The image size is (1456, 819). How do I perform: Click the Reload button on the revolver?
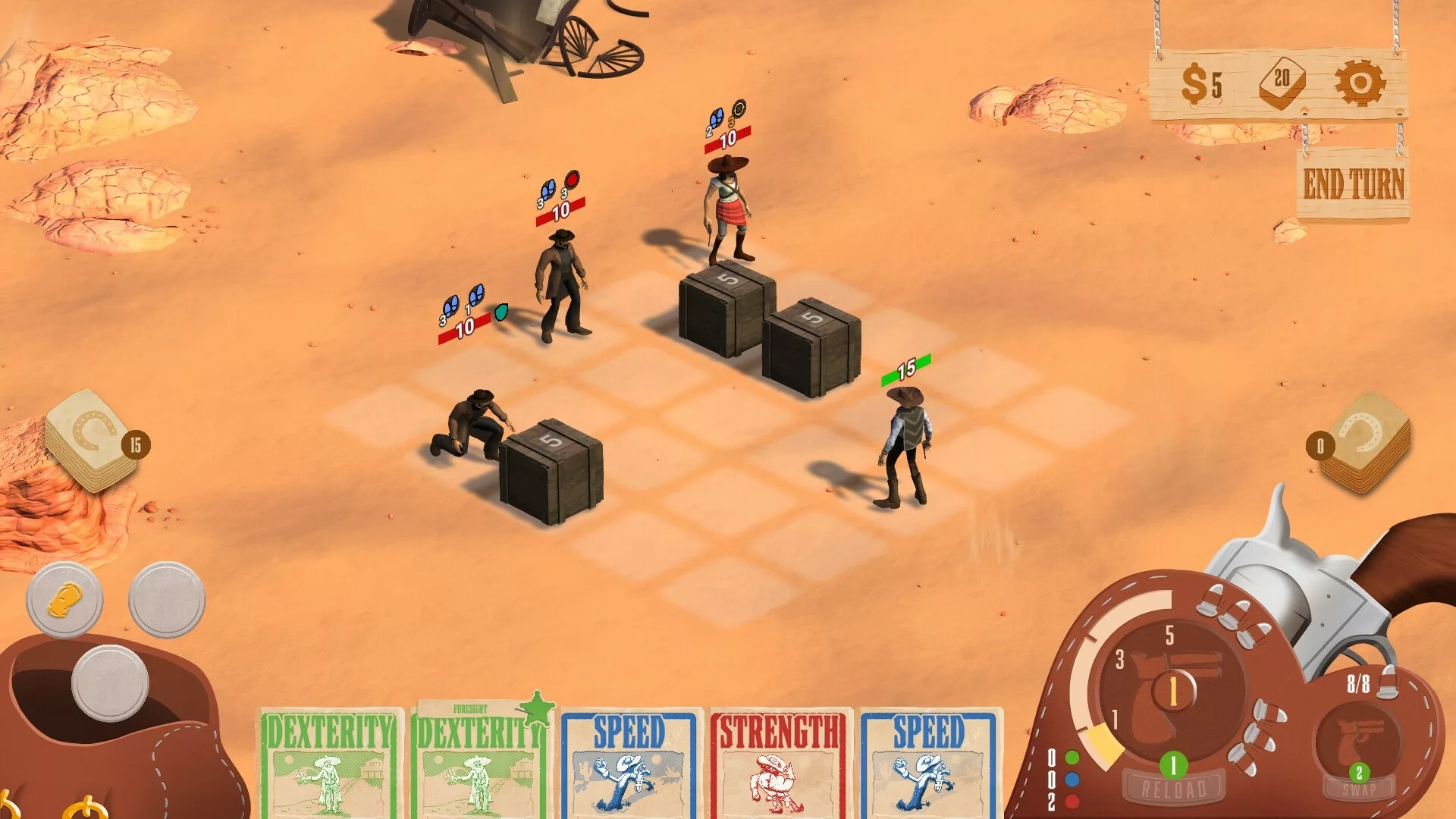point(1173,789)
